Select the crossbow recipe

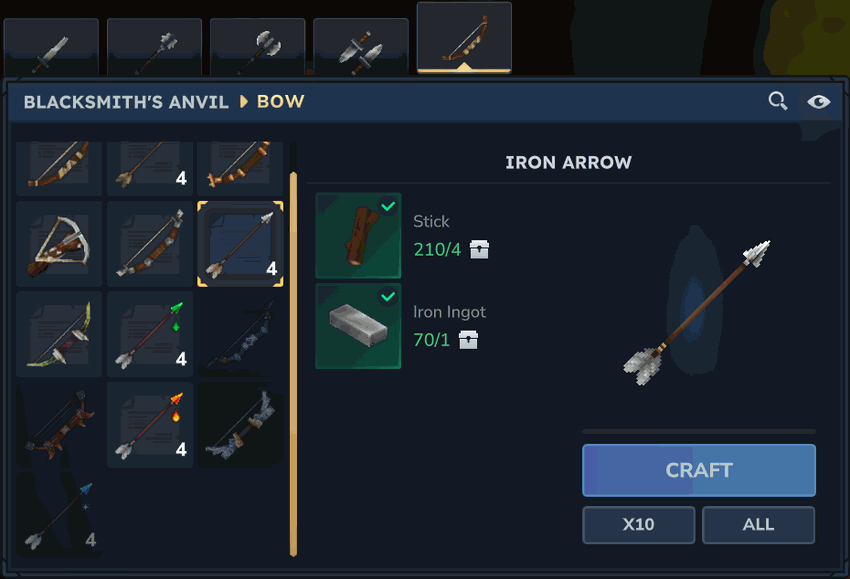point(59,244)
